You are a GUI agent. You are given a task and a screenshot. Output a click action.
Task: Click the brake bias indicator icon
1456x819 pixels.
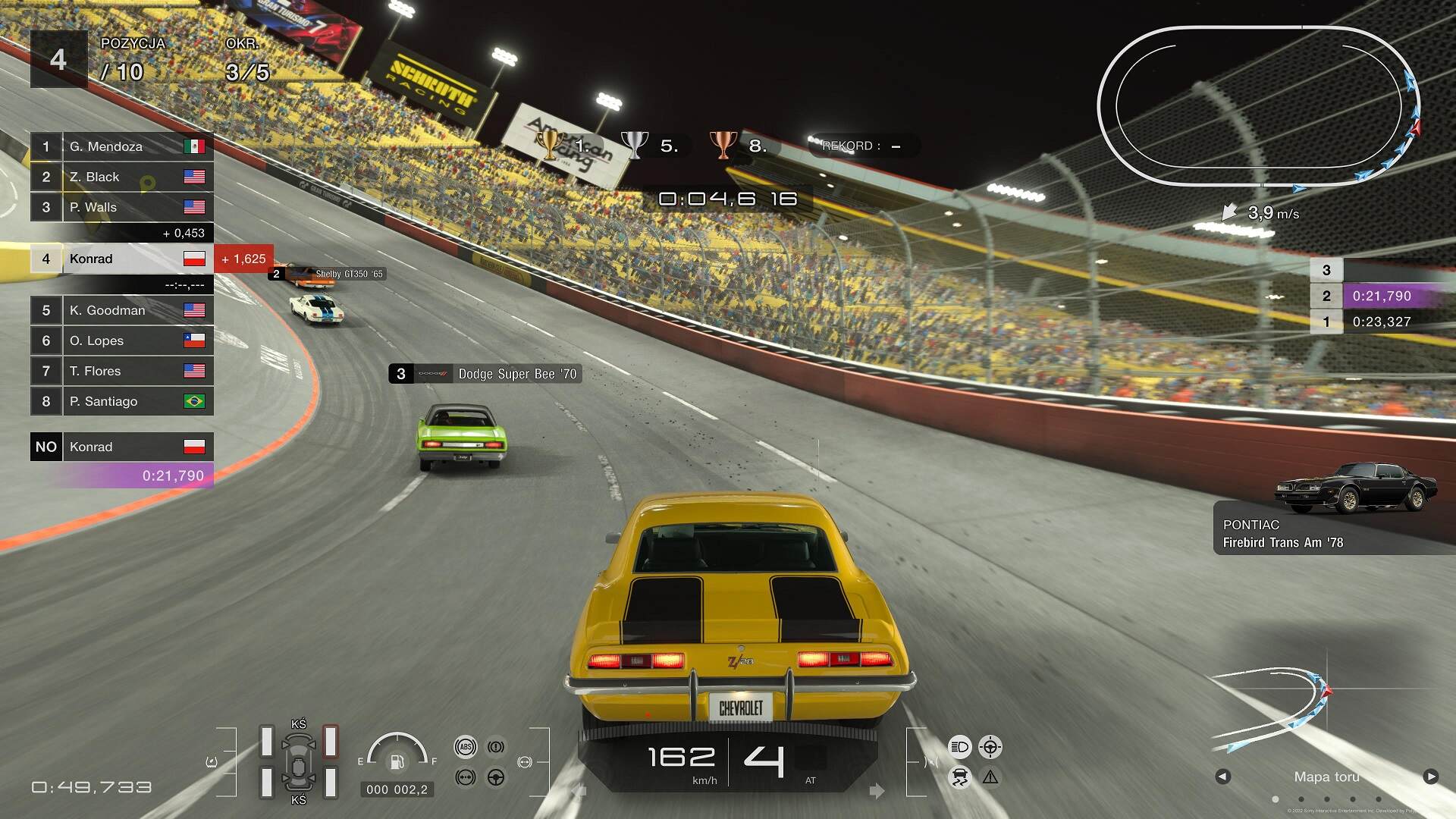pyautogui.click(x=464, y=777)
